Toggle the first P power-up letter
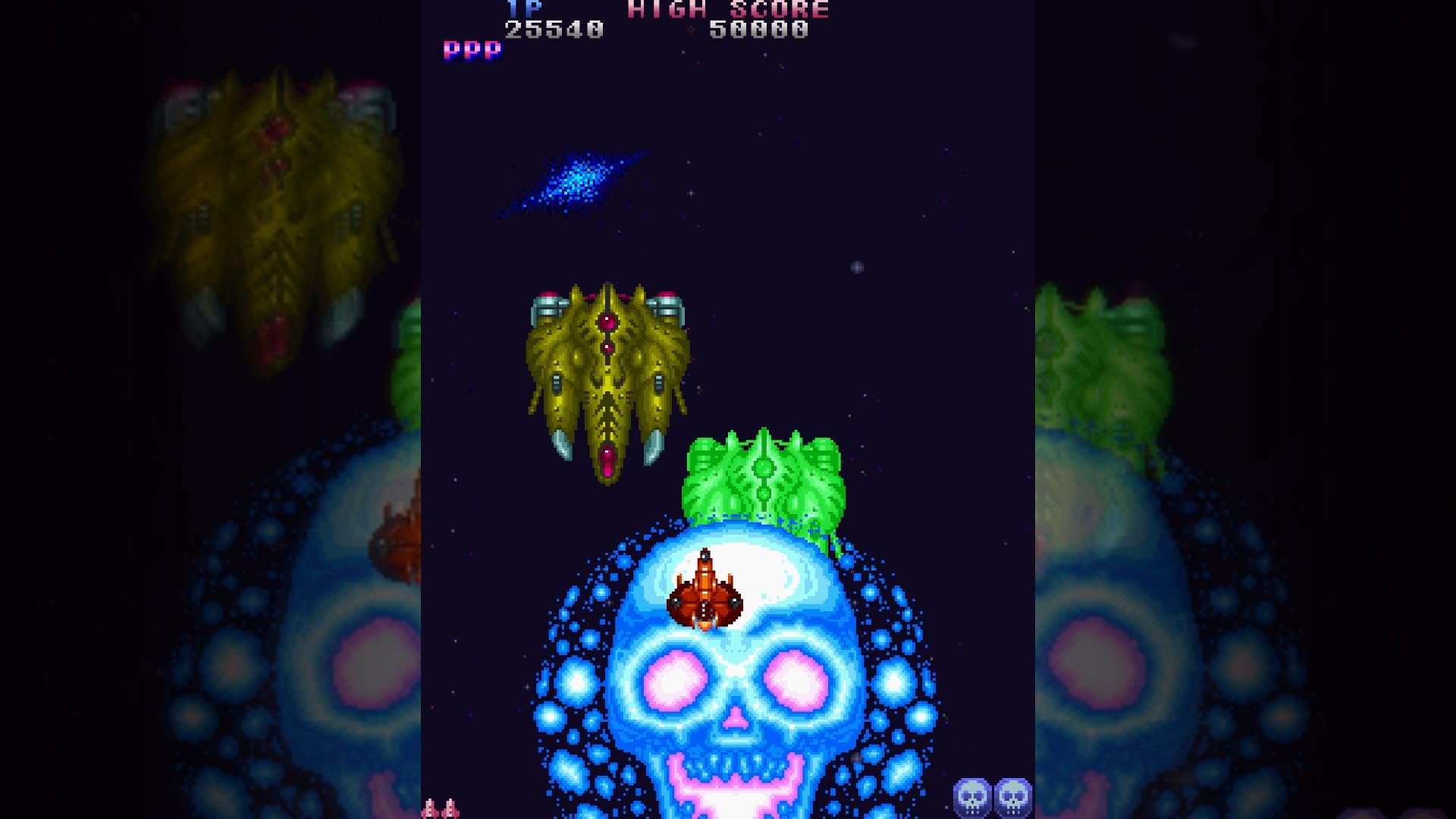 [x=450, y=50]
